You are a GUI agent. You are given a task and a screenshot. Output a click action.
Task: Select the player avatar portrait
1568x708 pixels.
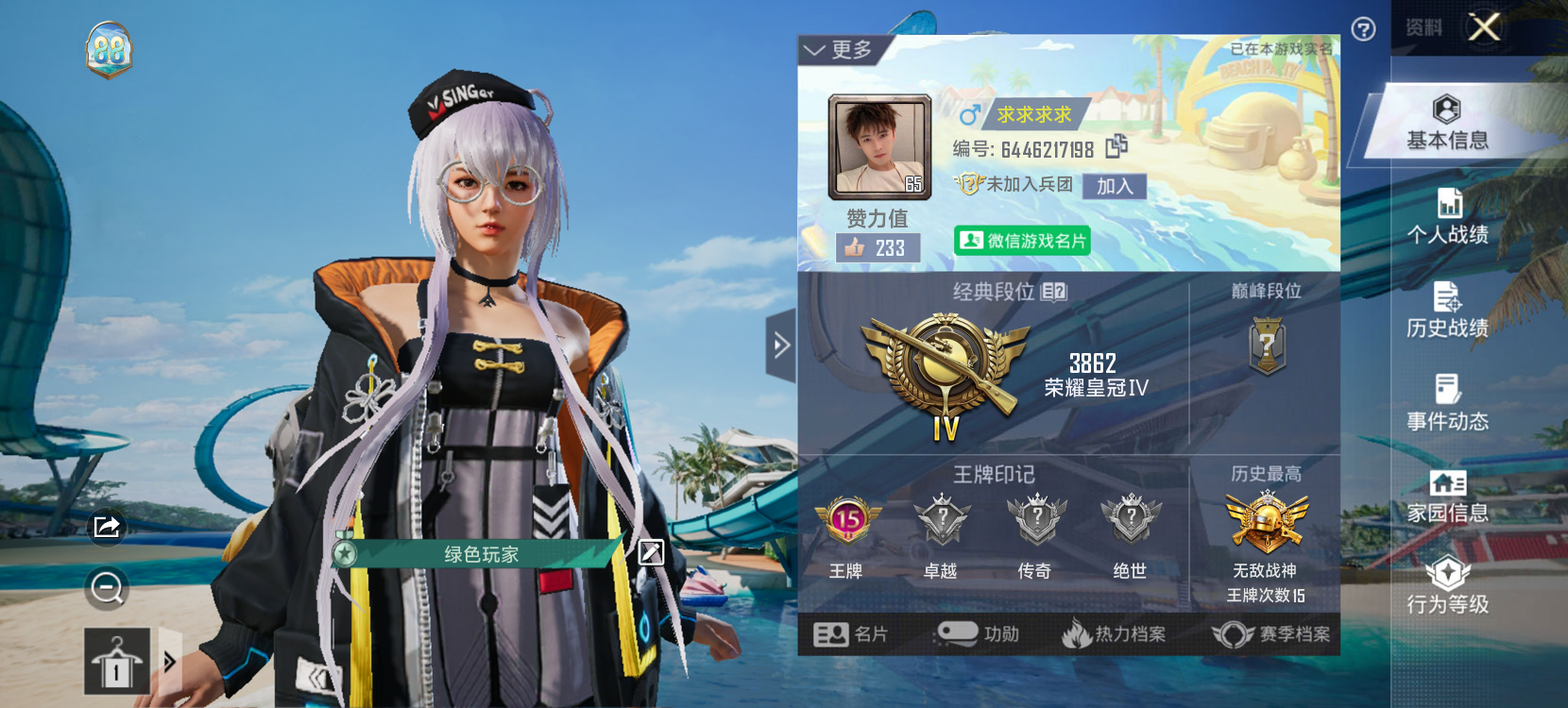coord(879,146)
